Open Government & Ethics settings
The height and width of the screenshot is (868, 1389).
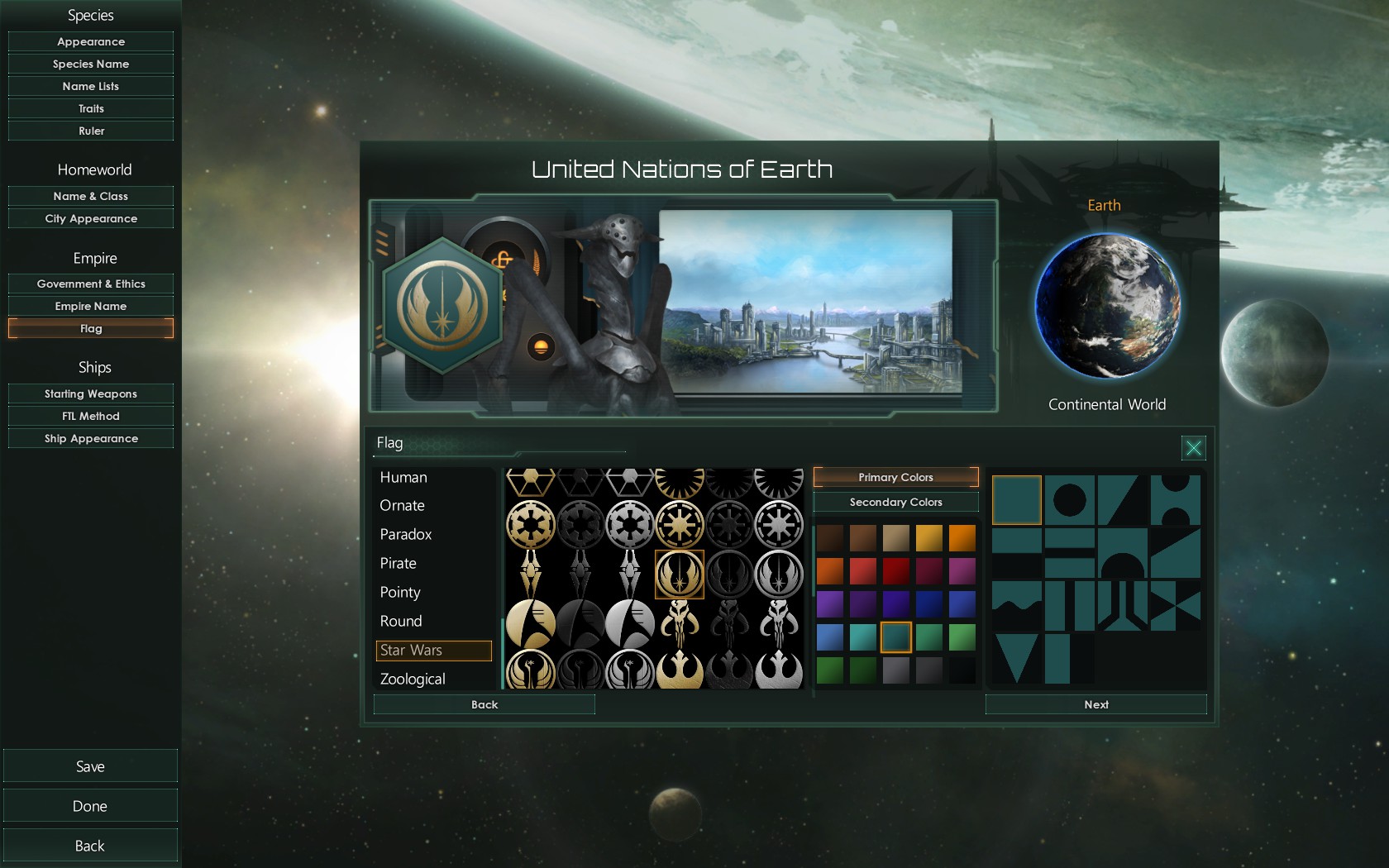[91, 284]
